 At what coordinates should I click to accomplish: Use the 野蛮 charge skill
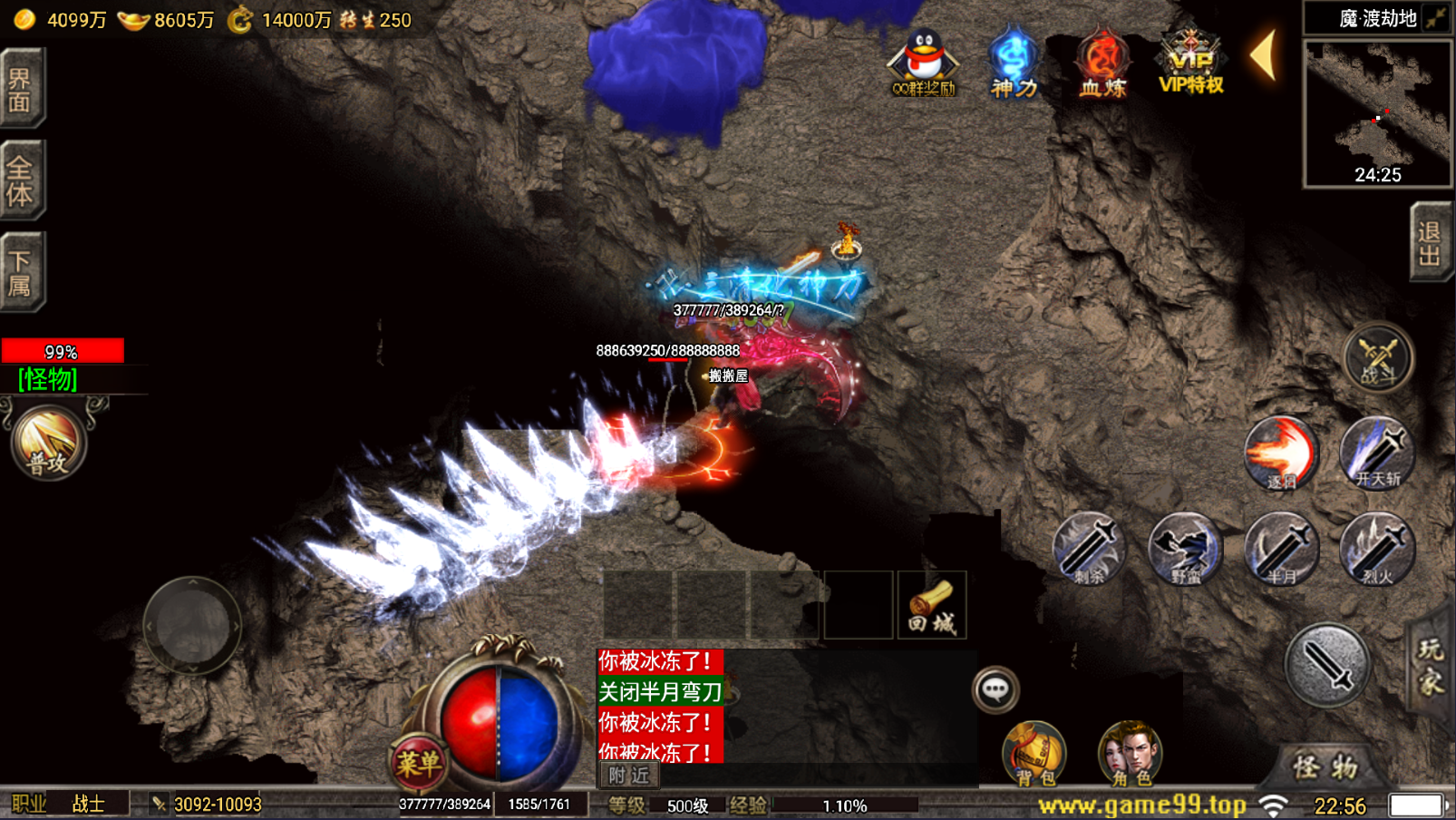(x=1184, y=548)
